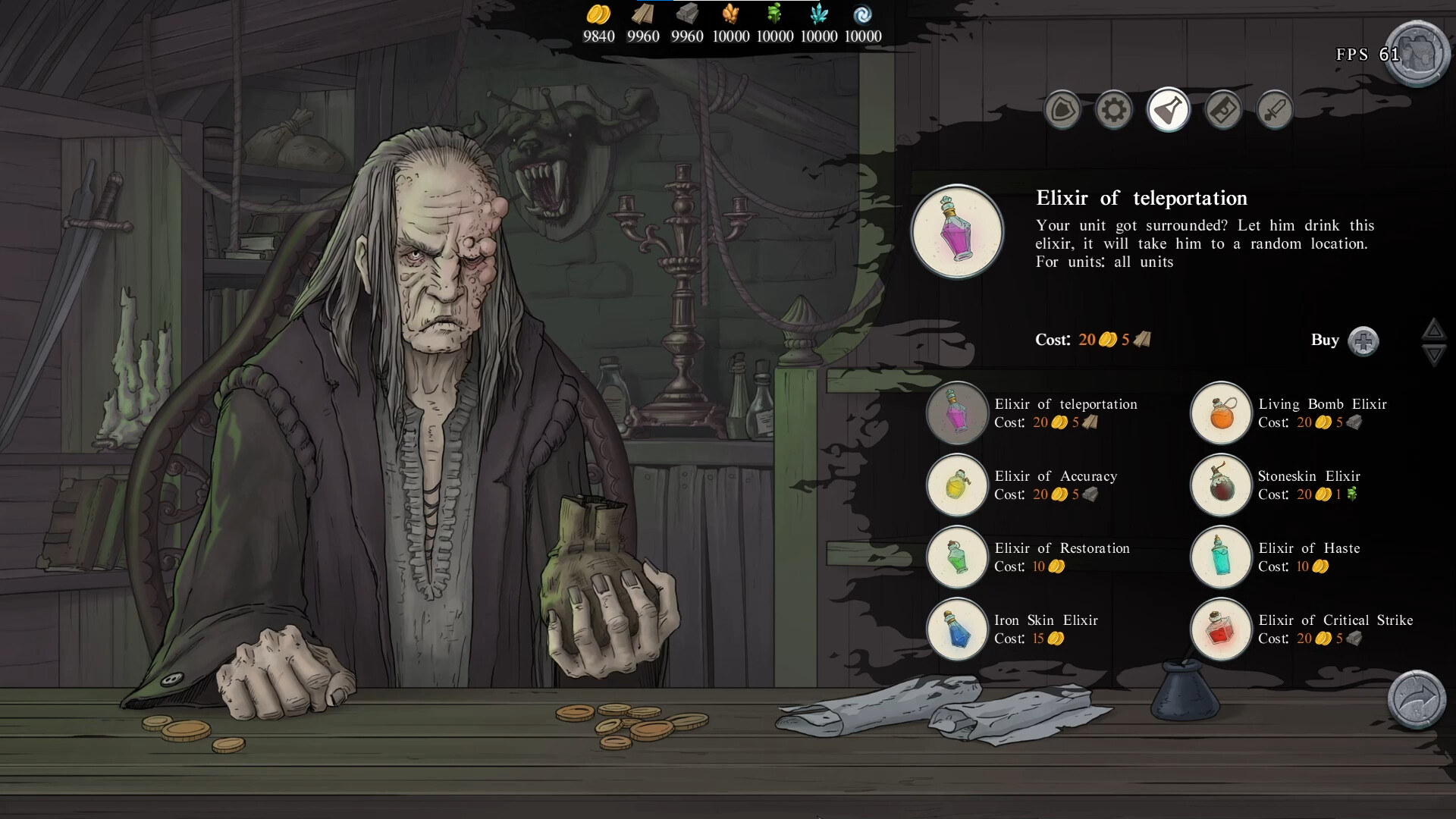Click the swirling vortex resource icon
Screen dimensions: 1456x819
(x=863, y=17)
